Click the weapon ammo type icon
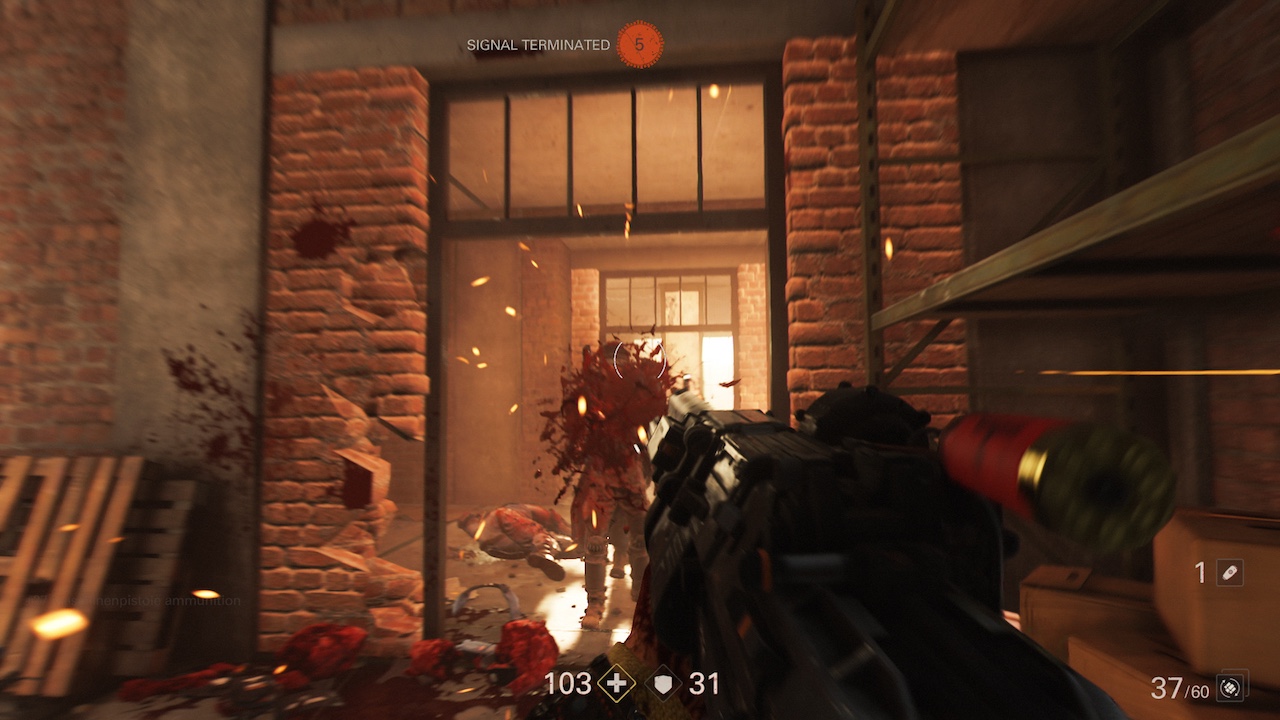The image size is (1280, 720). [1233, 687]
